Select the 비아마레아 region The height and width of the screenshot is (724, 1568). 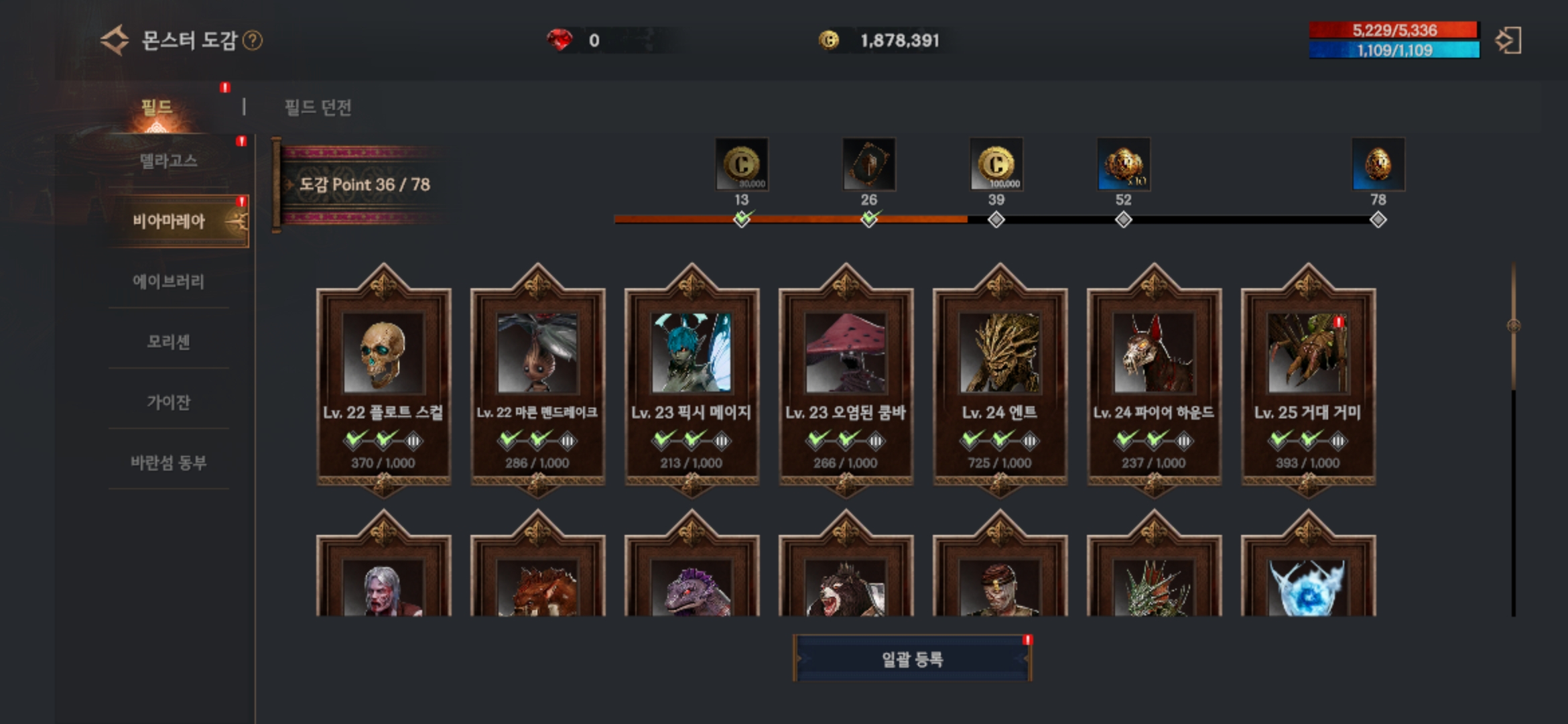(169, 221)
